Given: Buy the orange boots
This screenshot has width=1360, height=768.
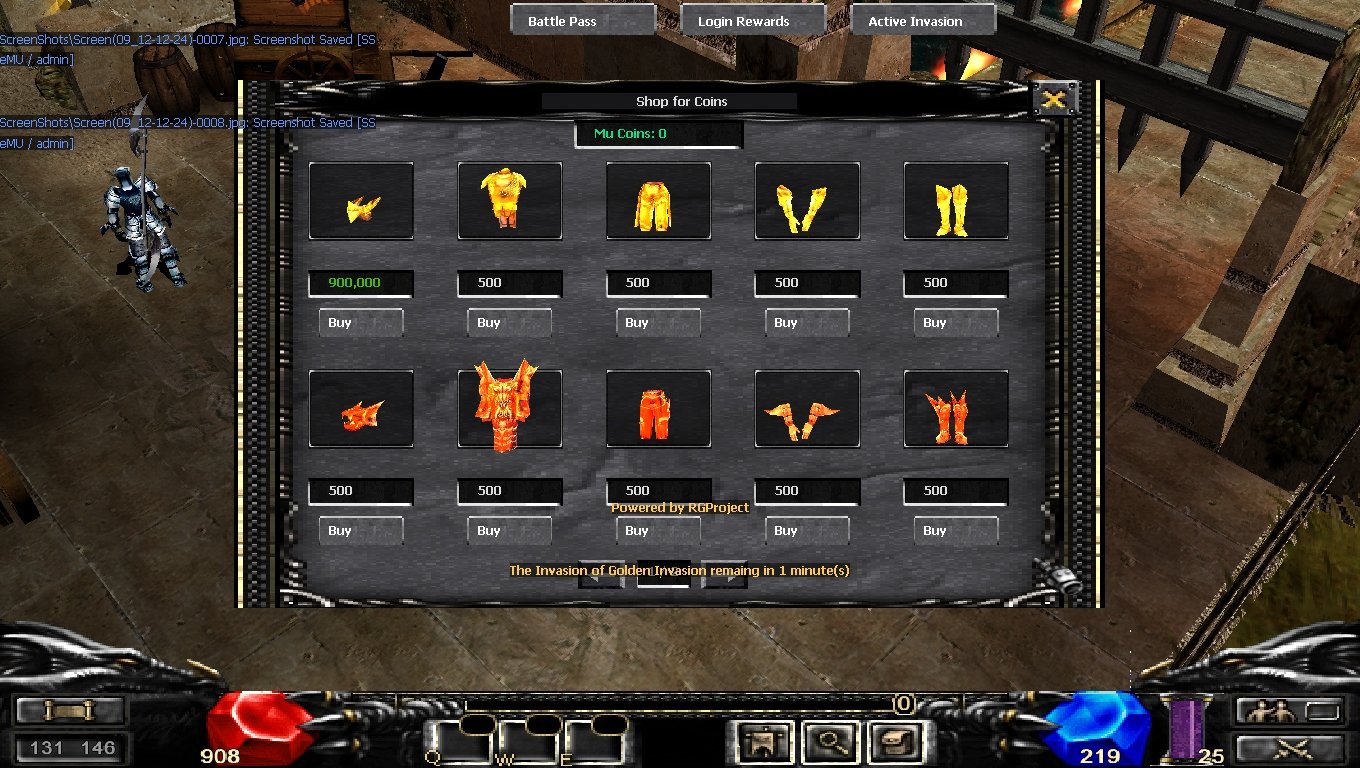Looking at the screenshot, I should click(956, 530).
